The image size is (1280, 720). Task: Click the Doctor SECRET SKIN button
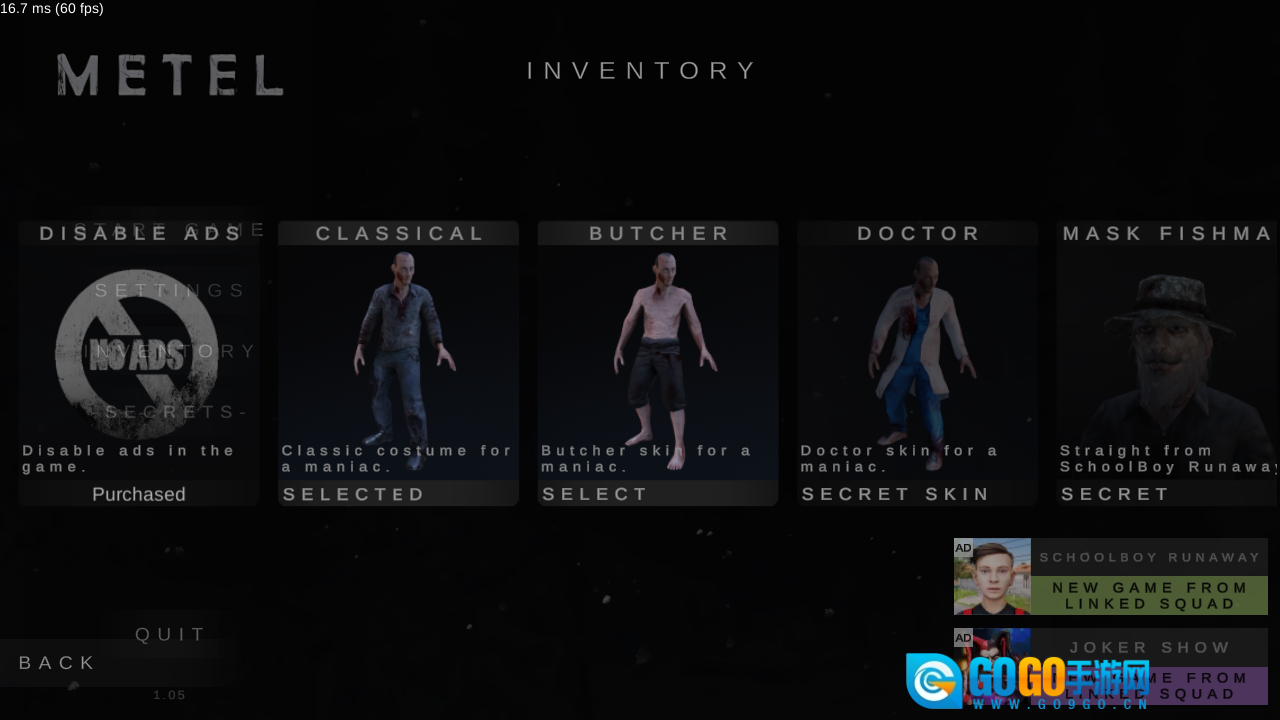tap(896, 494)
